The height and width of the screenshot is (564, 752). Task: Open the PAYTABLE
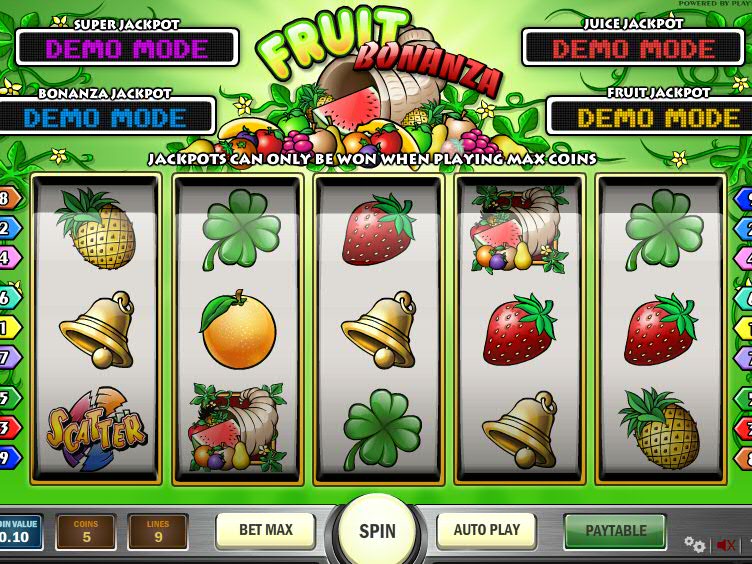(615, 530)
